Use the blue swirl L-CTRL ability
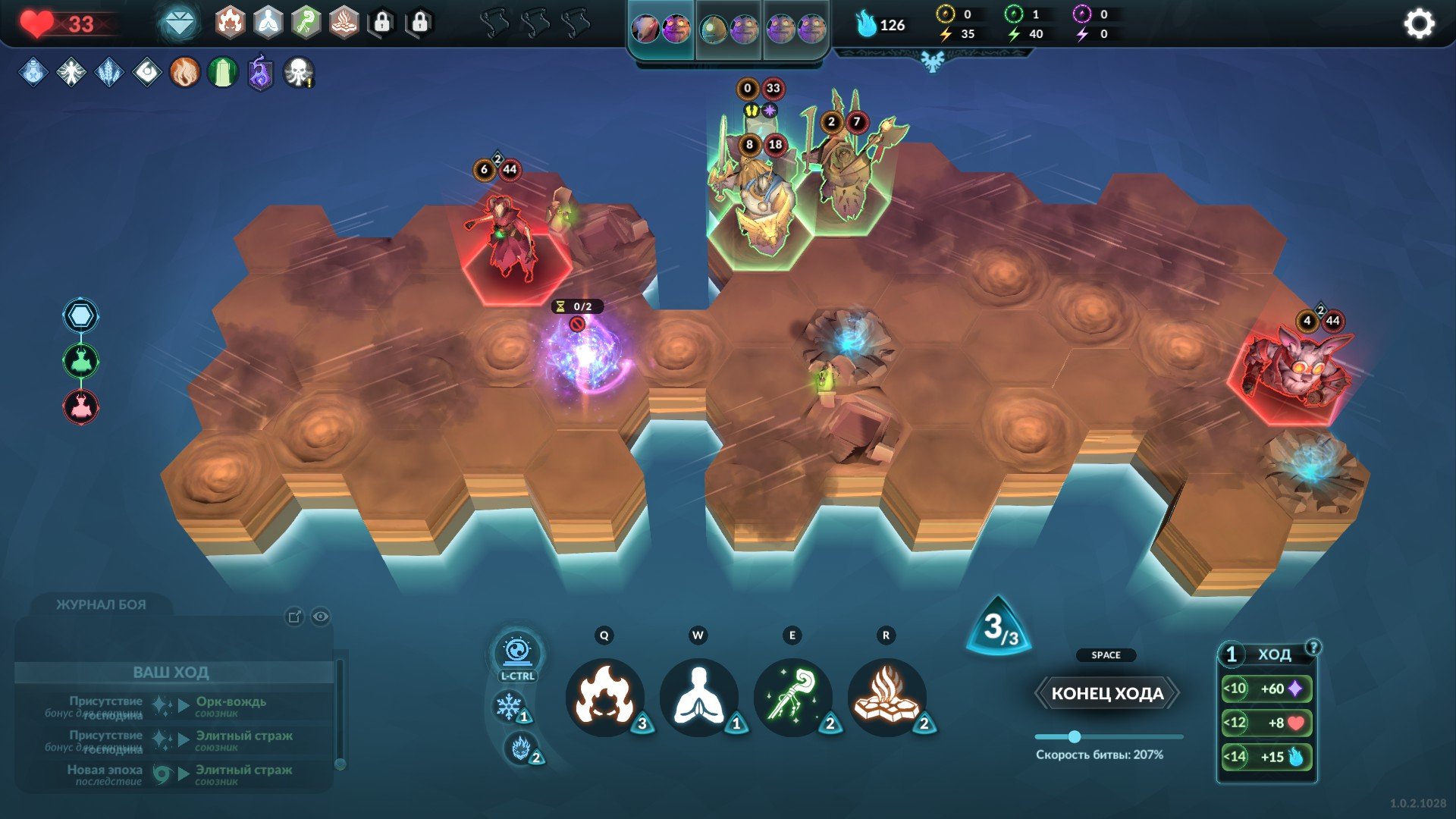The width and height of the screenshot is (1456, 819). (x=517, y=653)
